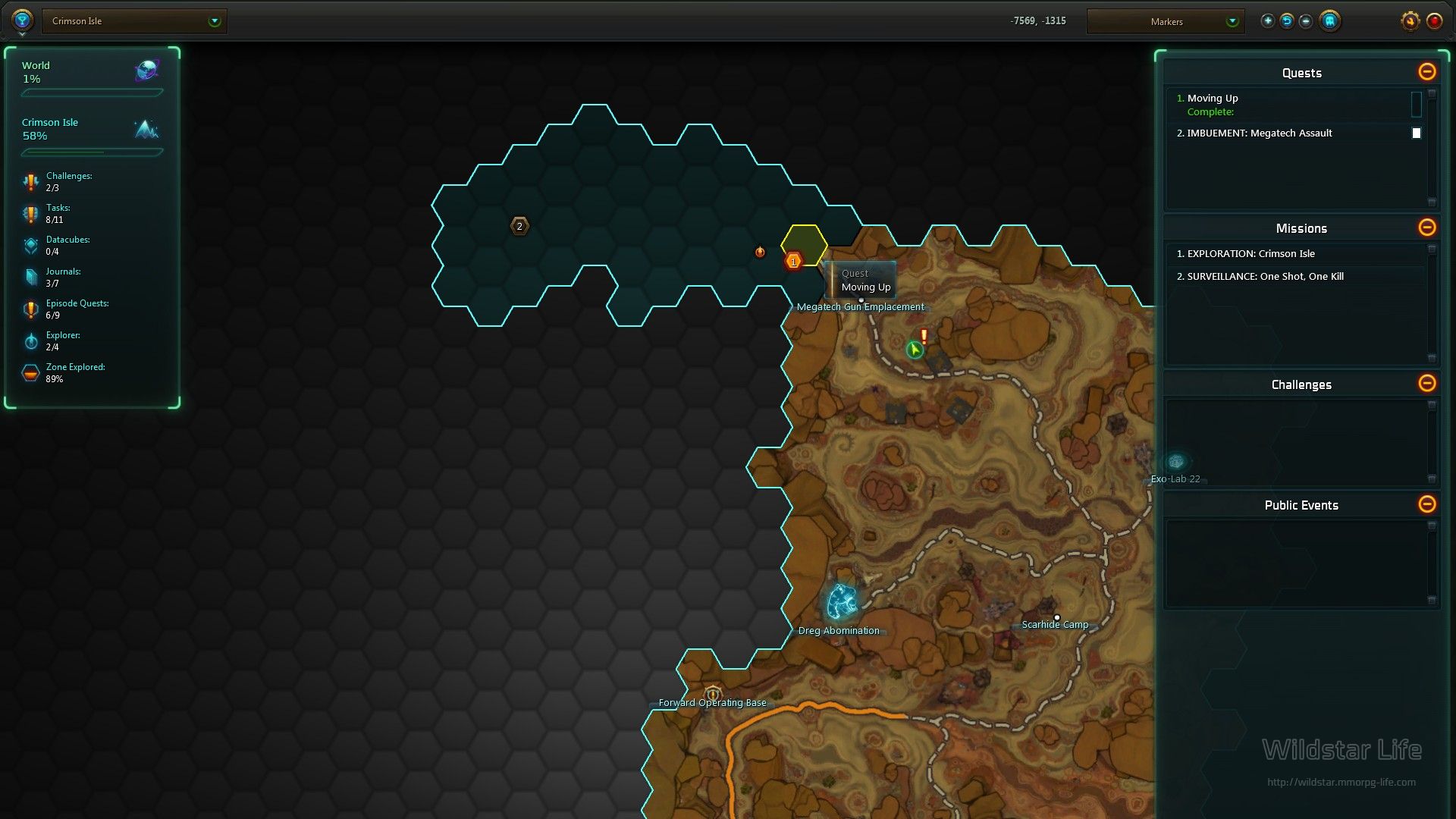Toggle the IMBUEMENT: Megatech Assault checkbox
Screen dimensions: 1456x819
1416,133
